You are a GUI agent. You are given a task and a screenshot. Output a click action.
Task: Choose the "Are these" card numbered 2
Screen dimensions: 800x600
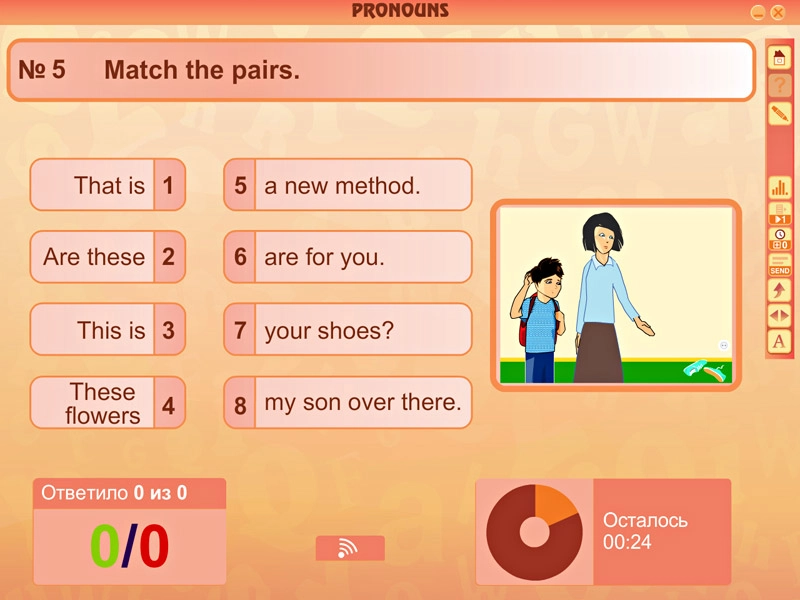pyautogui.click(x=108, y=257)
